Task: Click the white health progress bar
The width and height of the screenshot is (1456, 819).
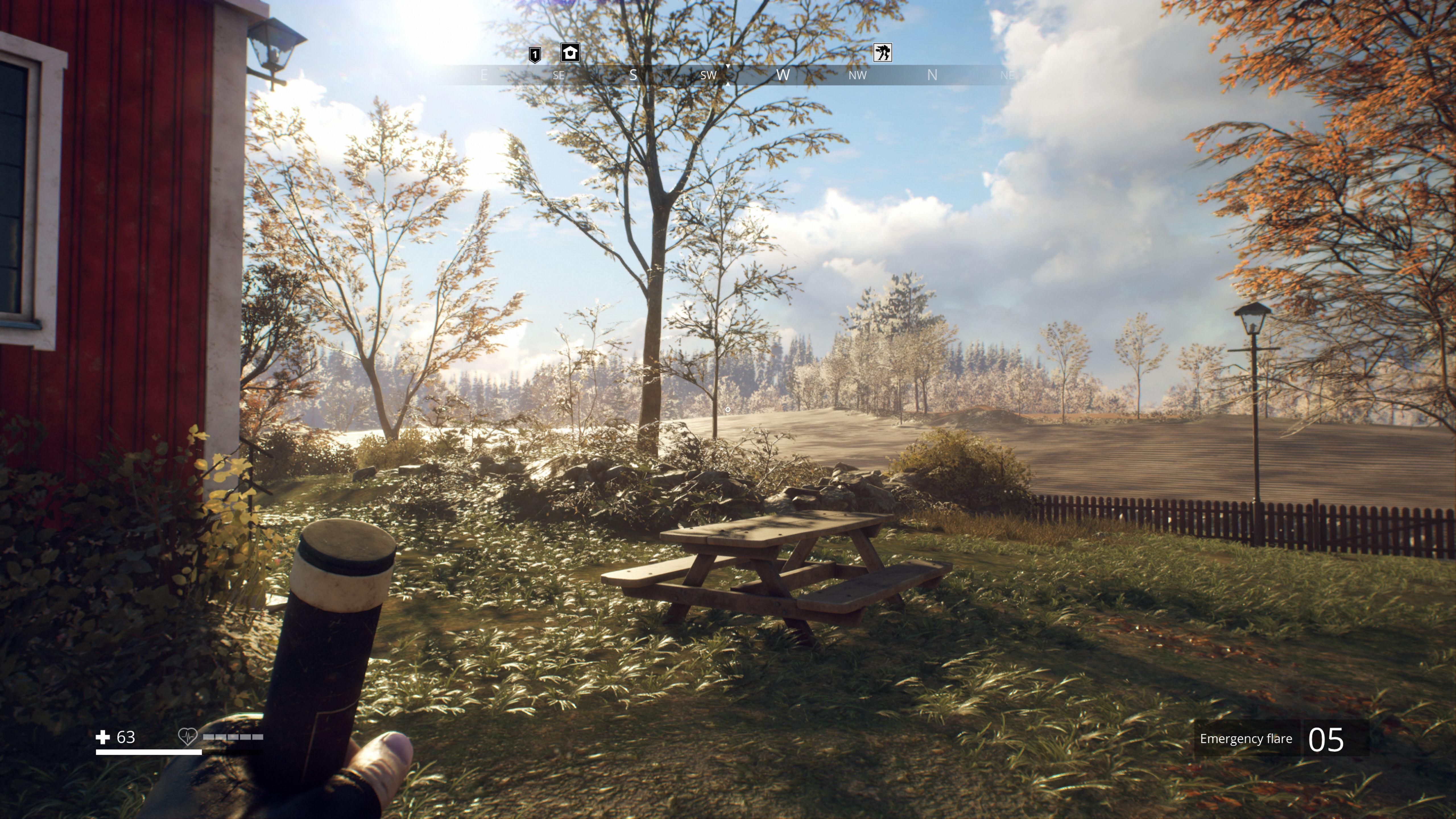Action: click(x=149, y=752)
